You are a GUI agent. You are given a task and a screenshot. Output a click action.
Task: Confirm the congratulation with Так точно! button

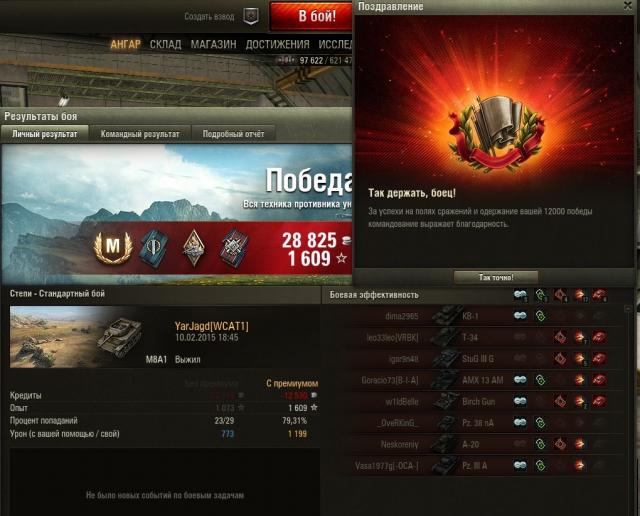[496, 277]
